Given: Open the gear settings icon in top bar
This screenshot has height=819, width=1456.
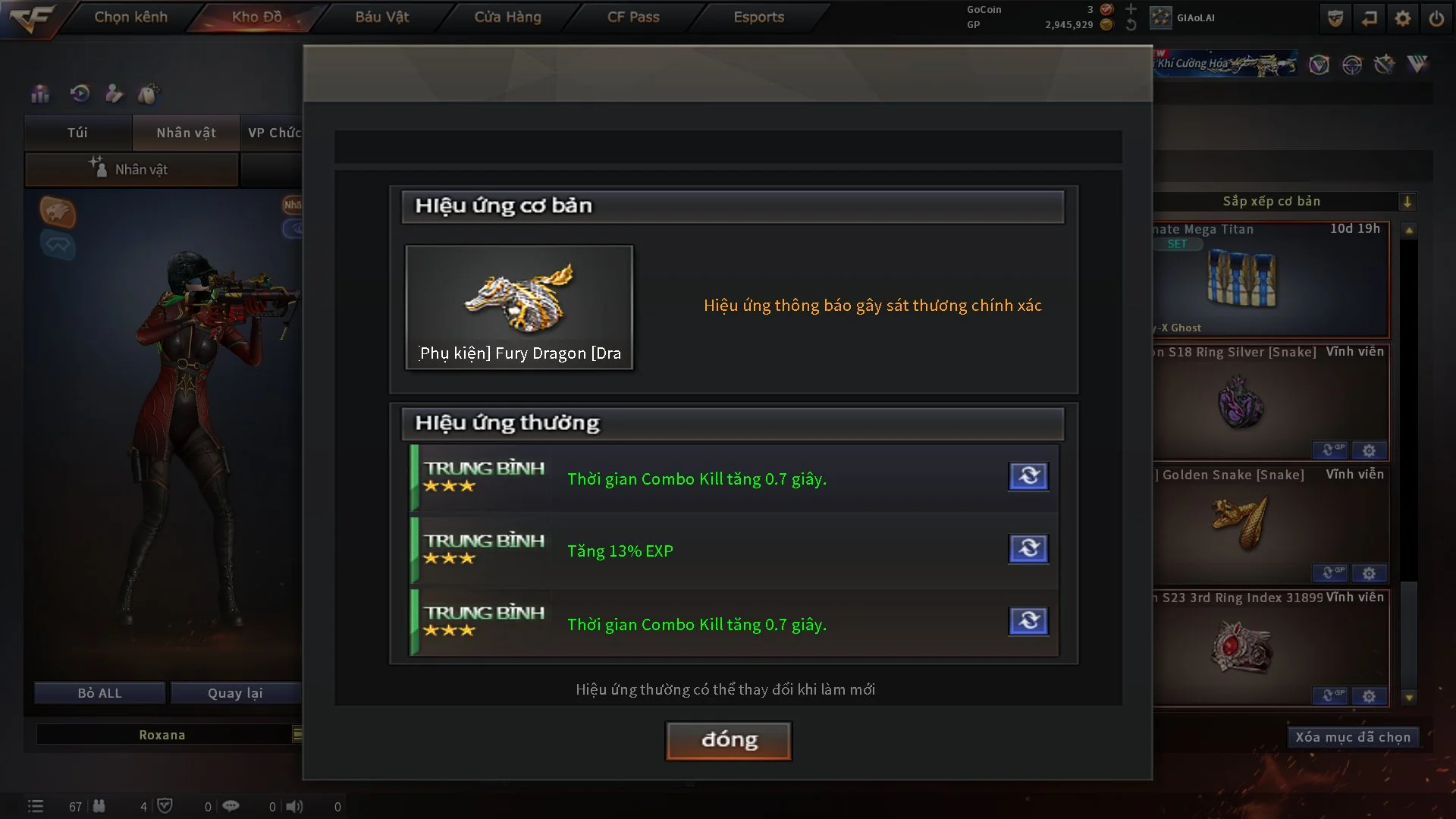Looking at the screenshot, I should [1402, 18].
